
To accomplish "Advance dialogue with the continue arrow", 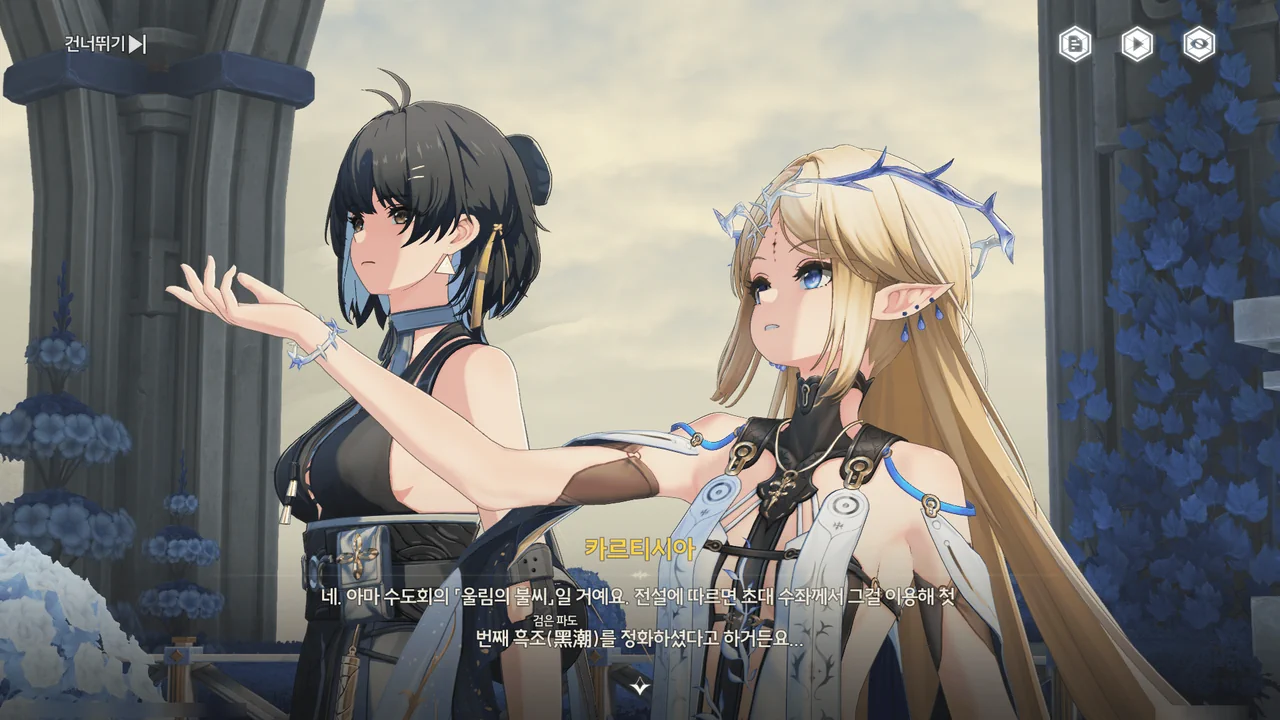I will (640, 686).
